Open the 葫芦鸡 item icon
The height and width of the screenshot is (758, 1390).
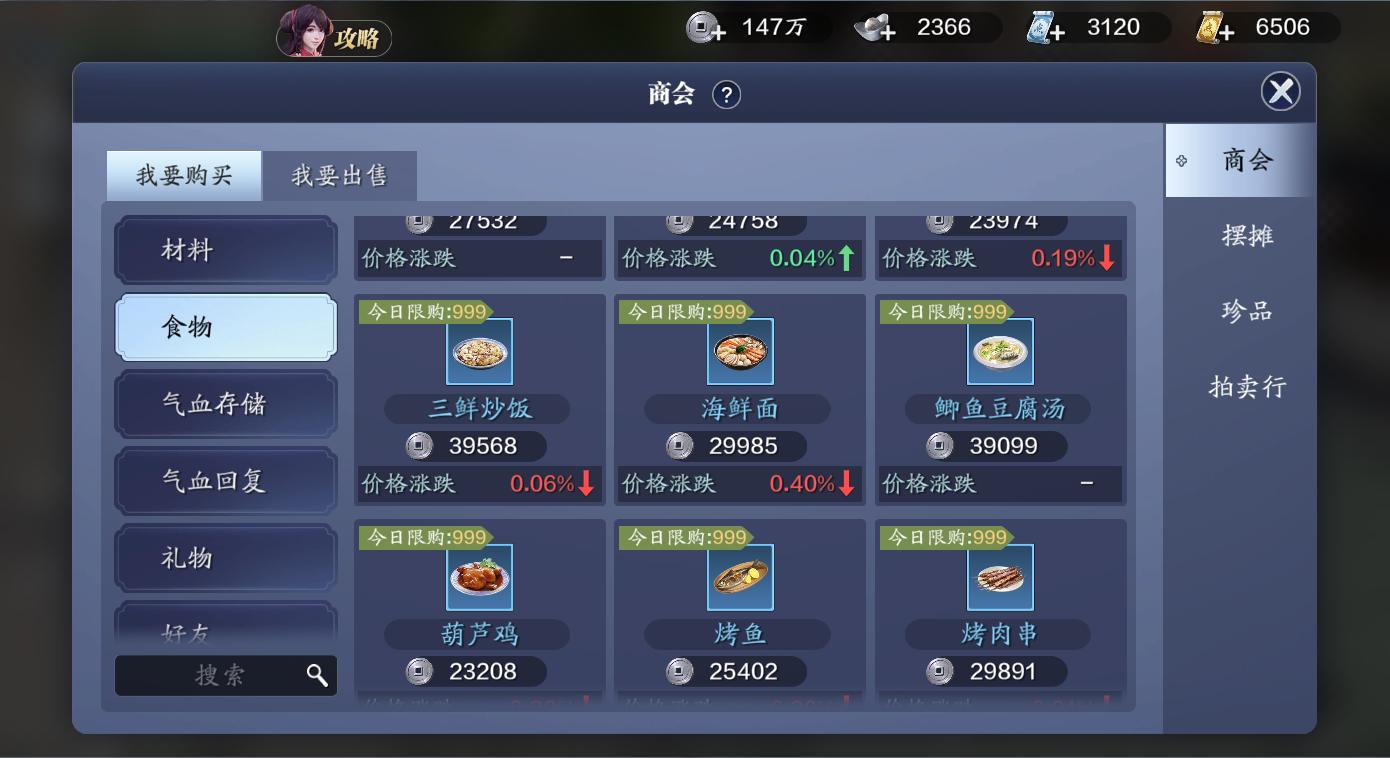pyautogui.click(x=479, y=578)
